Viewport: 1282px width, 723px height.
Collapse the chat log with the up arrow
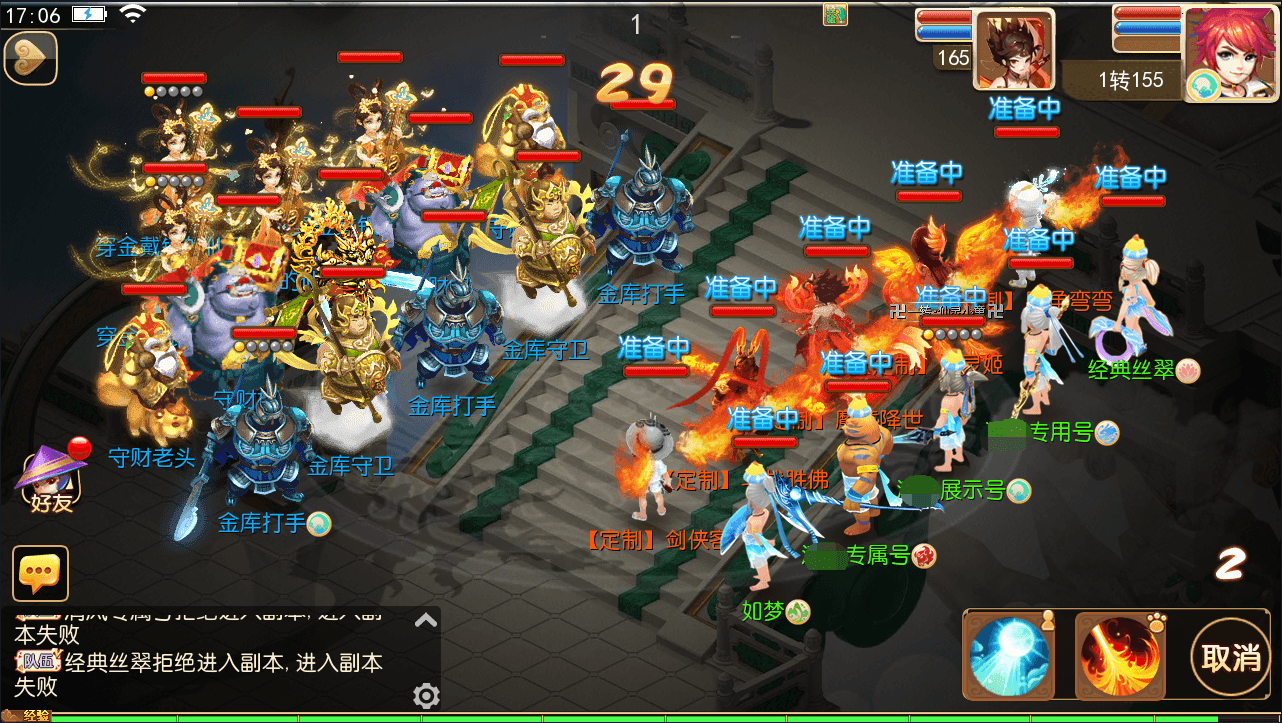tap(426, 618)
